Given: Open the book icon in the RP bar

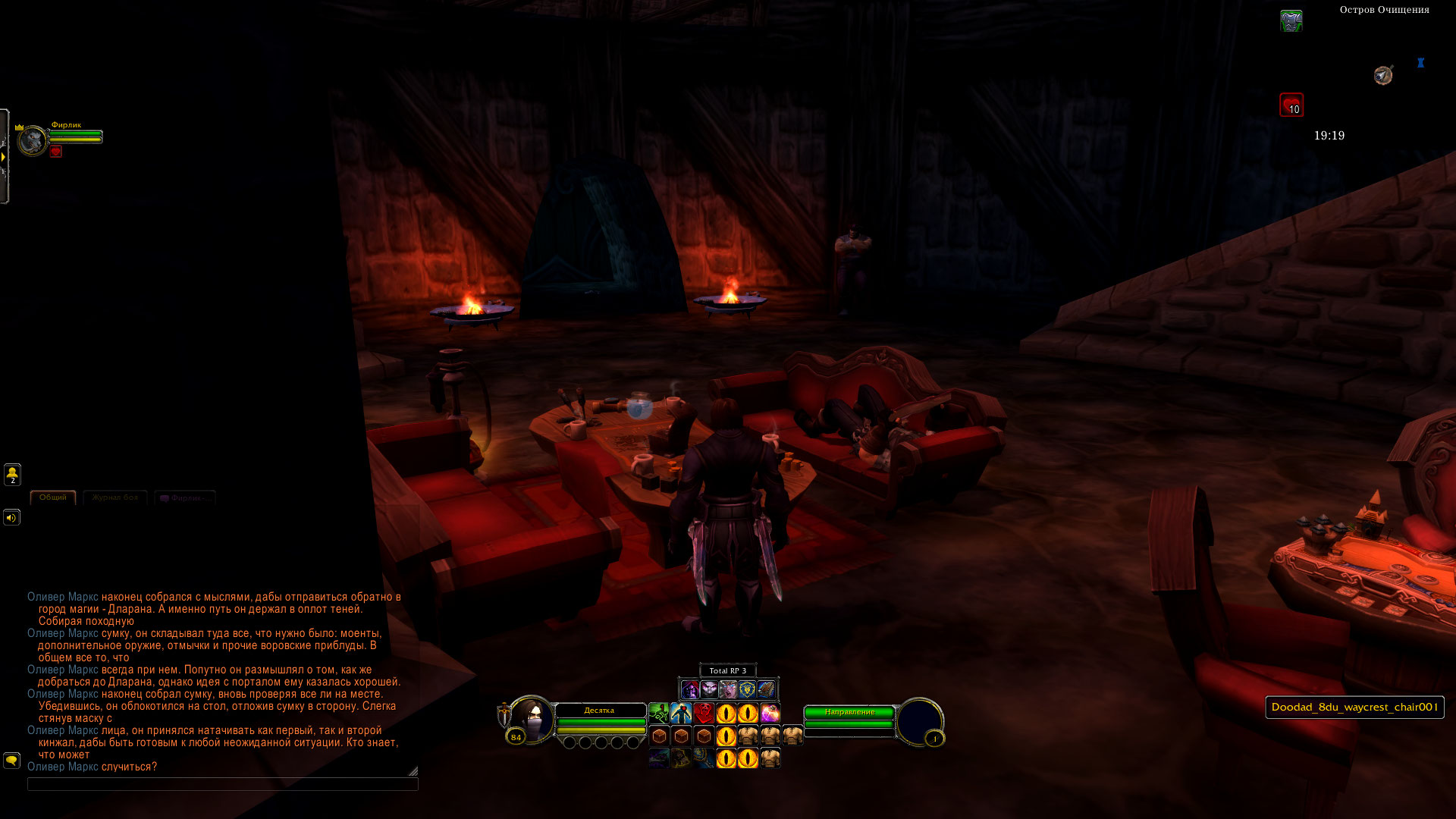Looking at the screenshot, I should 766,689.
